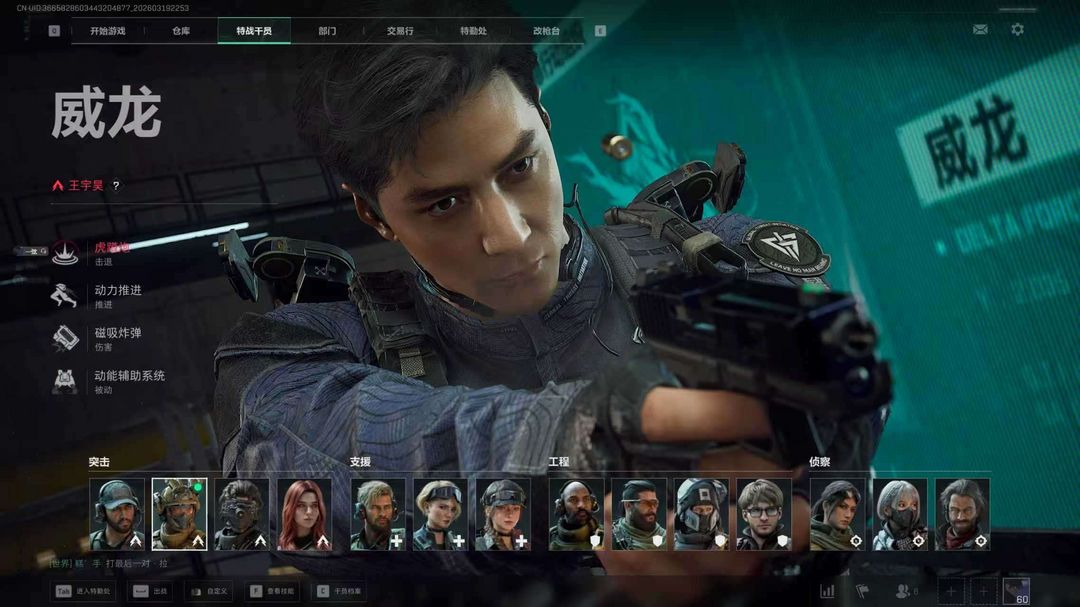Viewport: 1080px width, 607px height.
Task: Open the mail envelope icon
Action: pos(980,30)
